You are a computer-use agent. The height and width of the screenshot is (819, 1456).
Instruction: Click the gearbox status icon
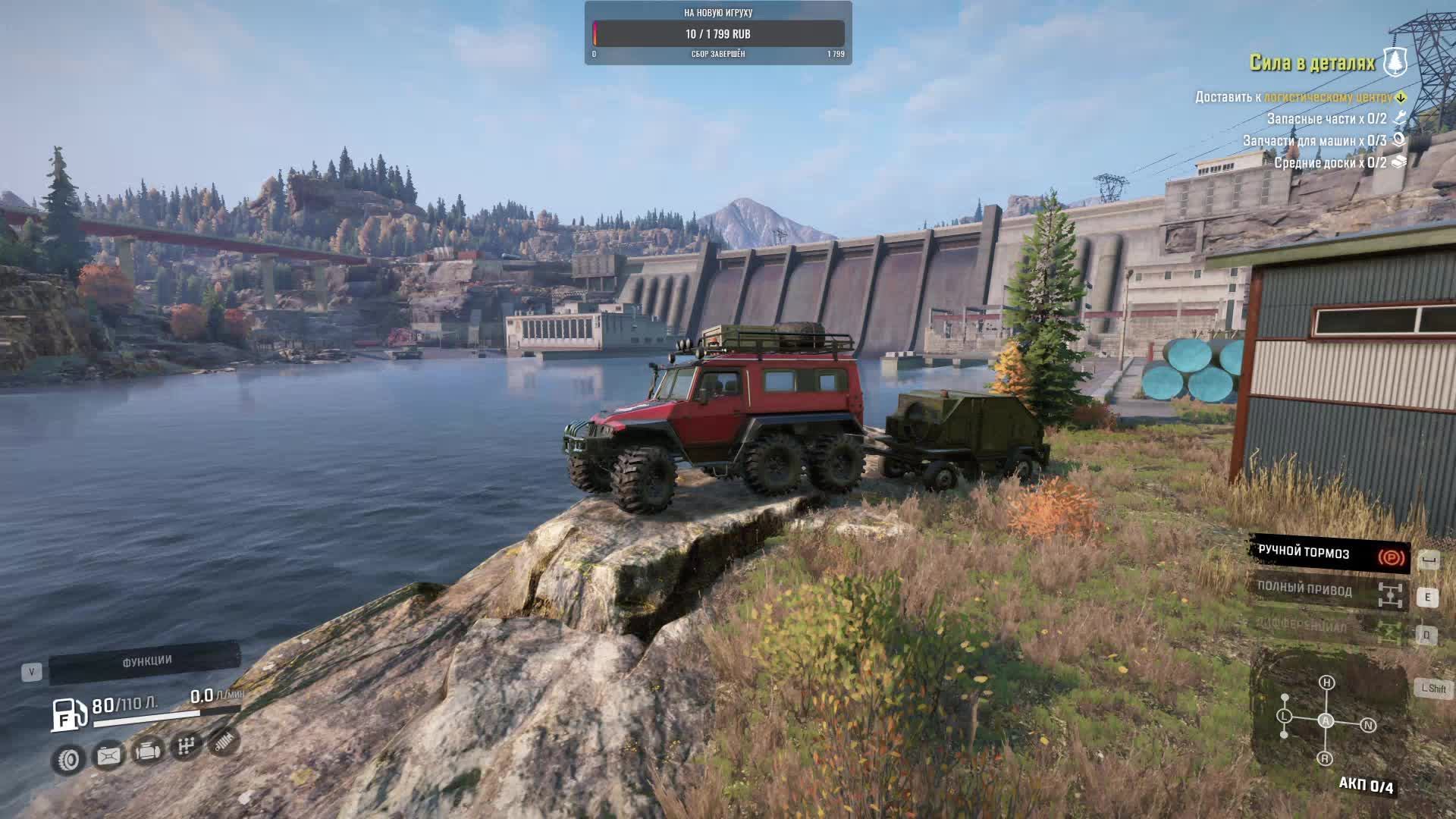(185, 747)
